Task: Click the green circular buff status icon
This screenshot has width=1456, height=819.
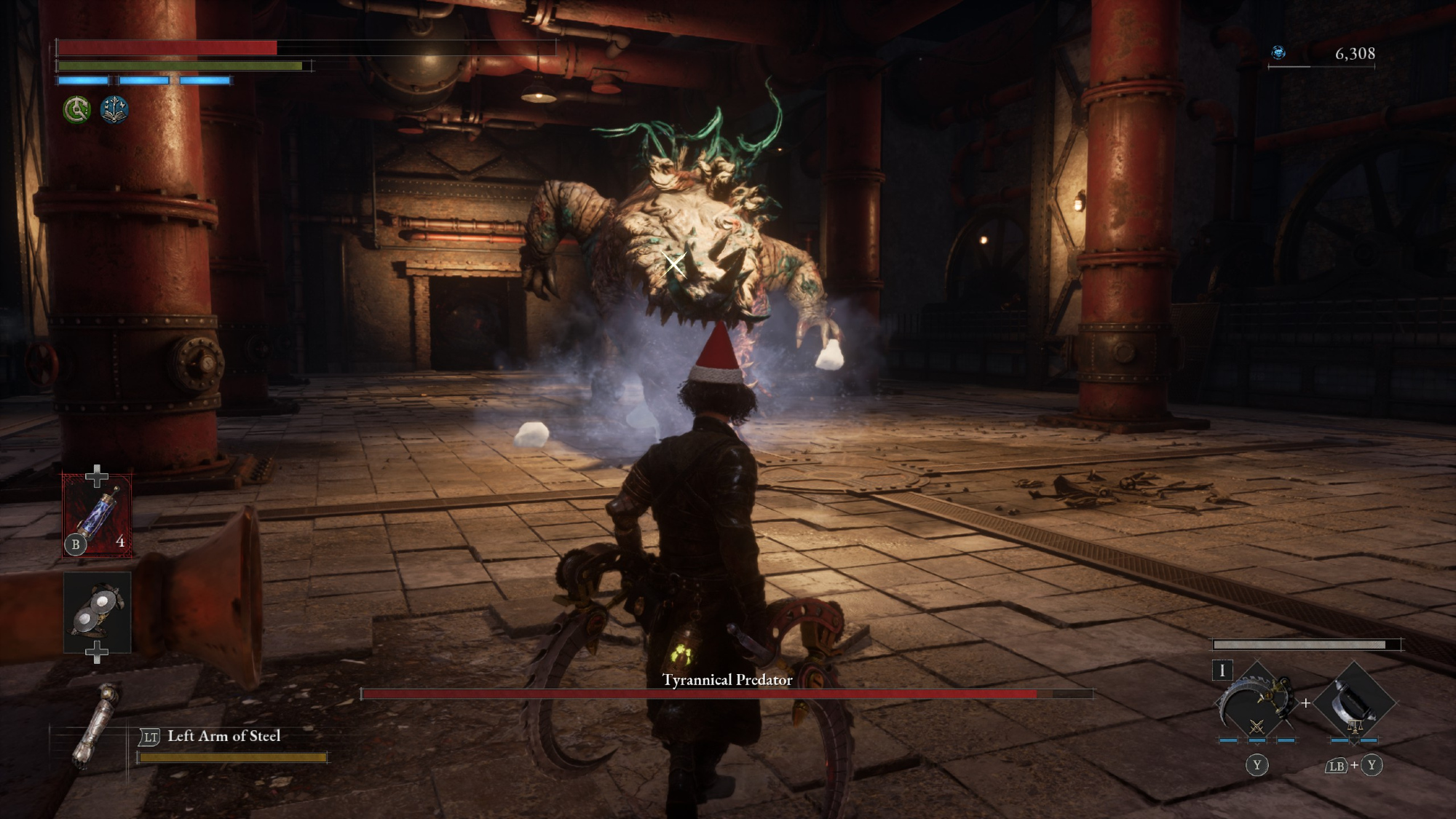Action: point(76,110)
